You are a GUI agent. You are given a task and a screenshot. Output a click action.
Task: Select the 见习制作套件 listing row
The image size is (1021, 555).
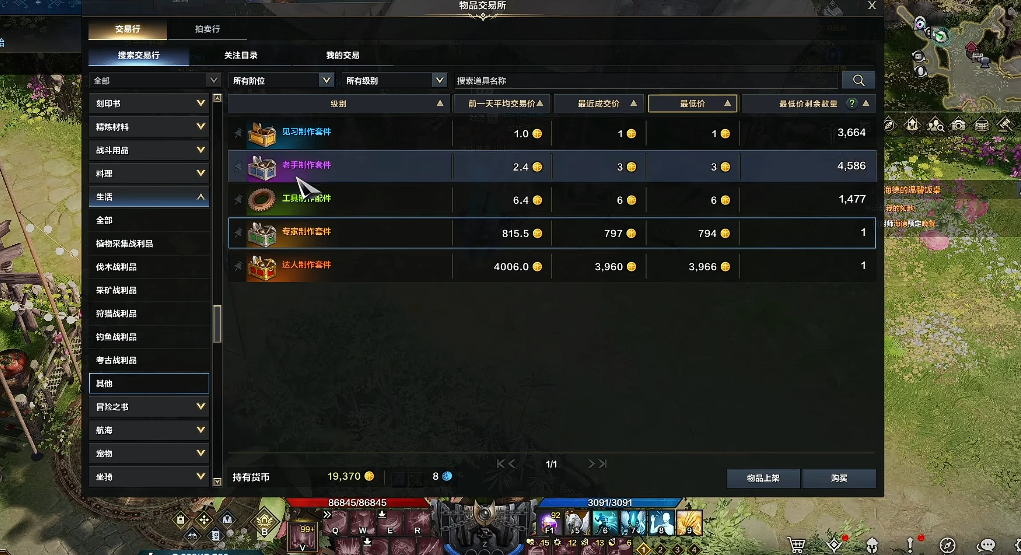(552, 133)
